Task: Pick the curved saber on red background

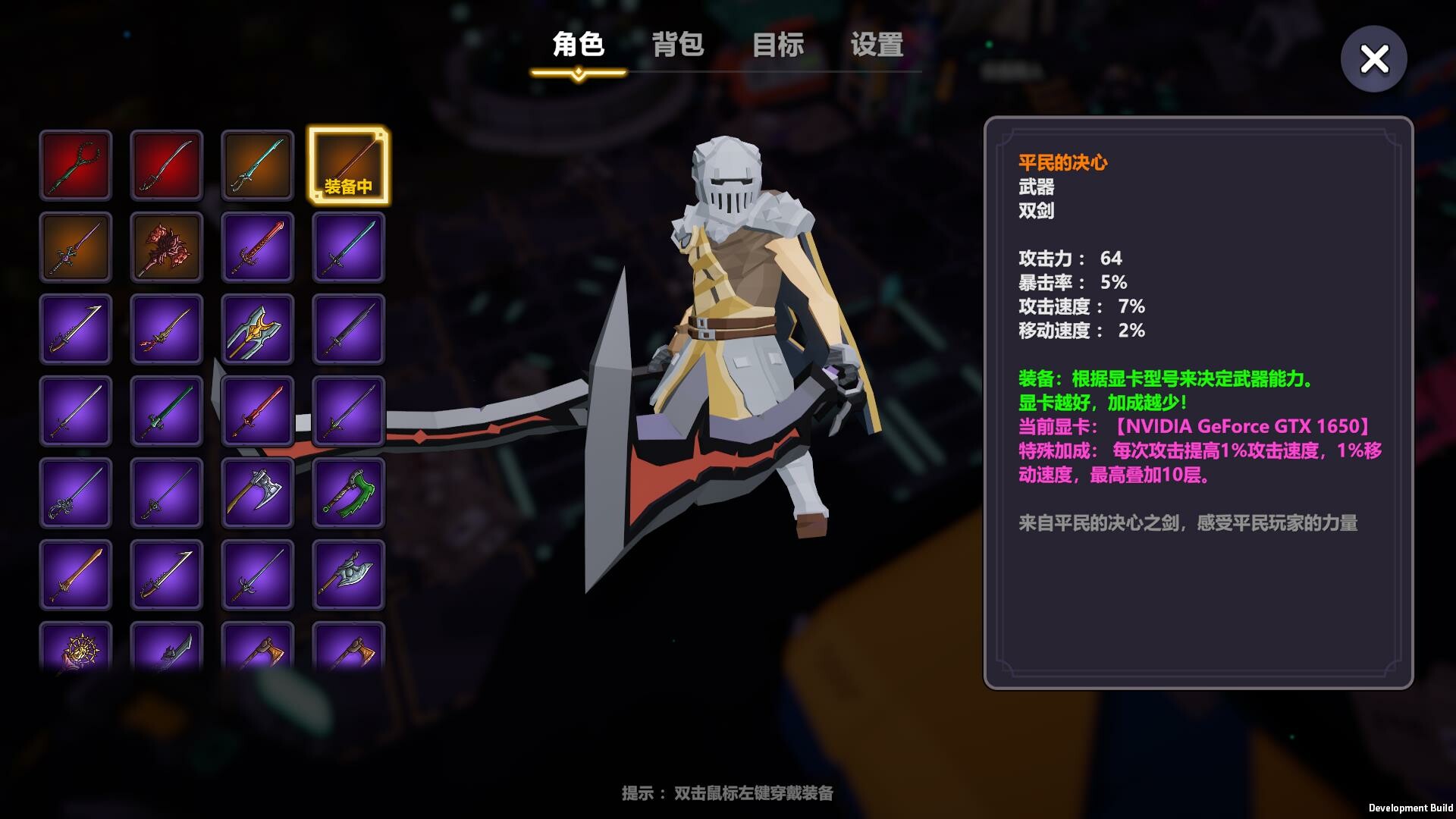Action: 167,165
